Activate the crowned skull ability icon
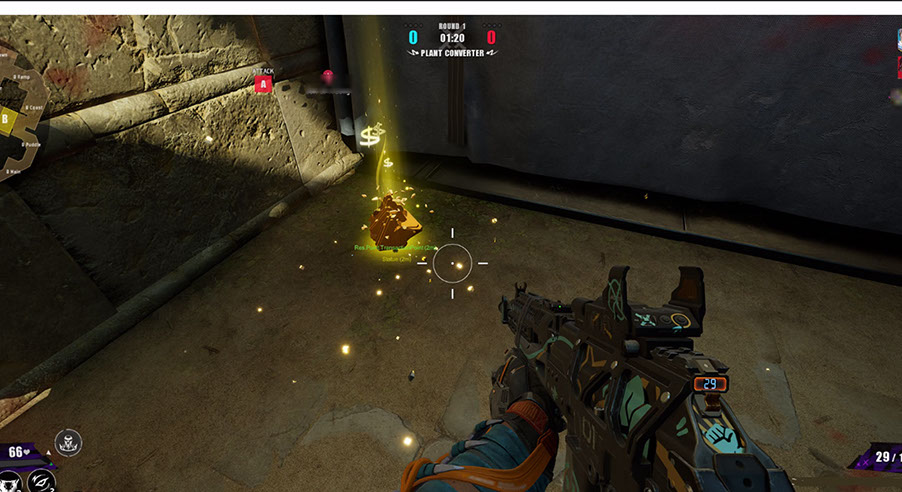The width and height of the screenshot is (902, 492). pyautogui.click(x=68, y=442)
